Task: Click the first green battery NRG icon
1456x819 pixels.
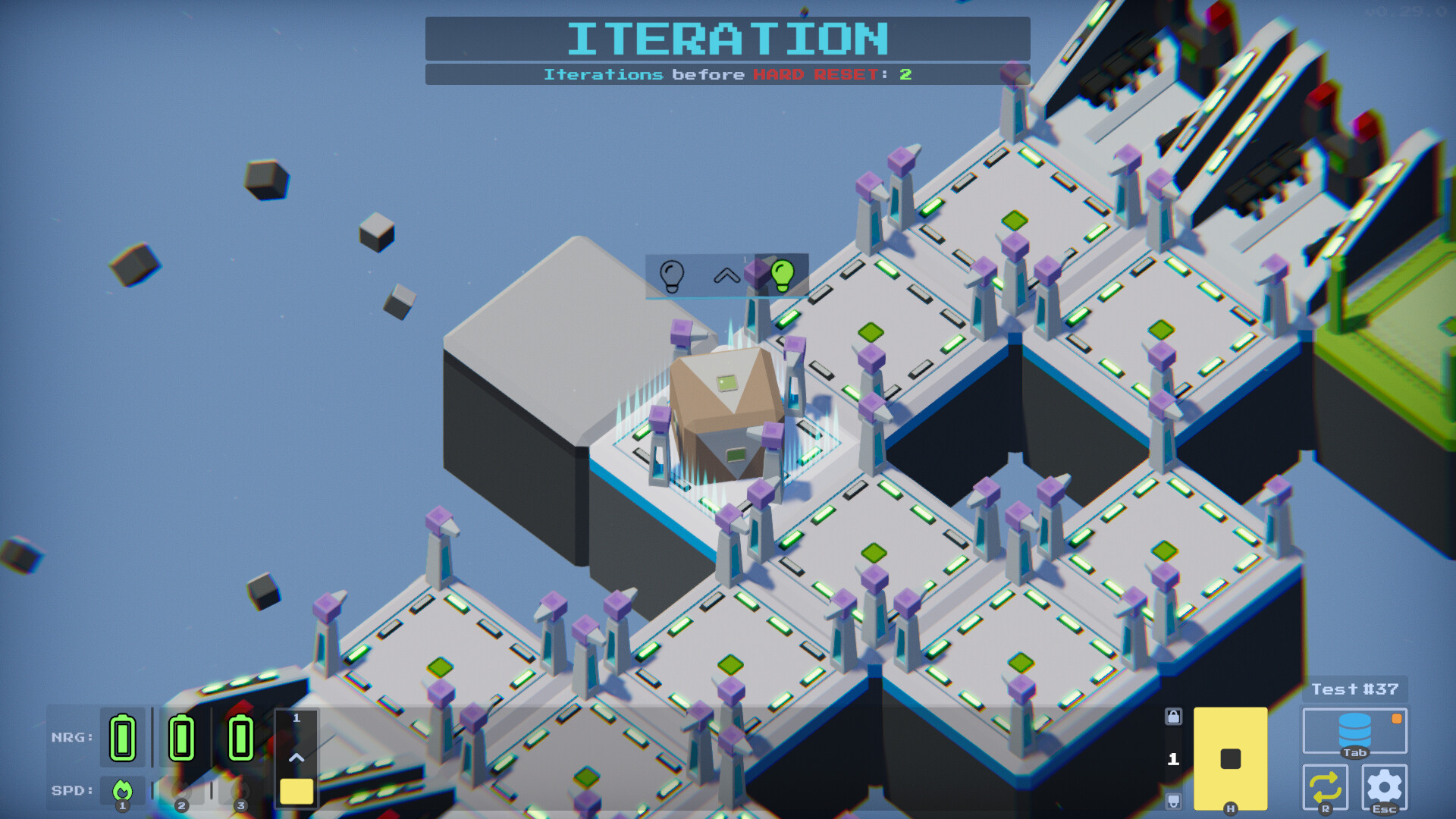Action: 121,736
